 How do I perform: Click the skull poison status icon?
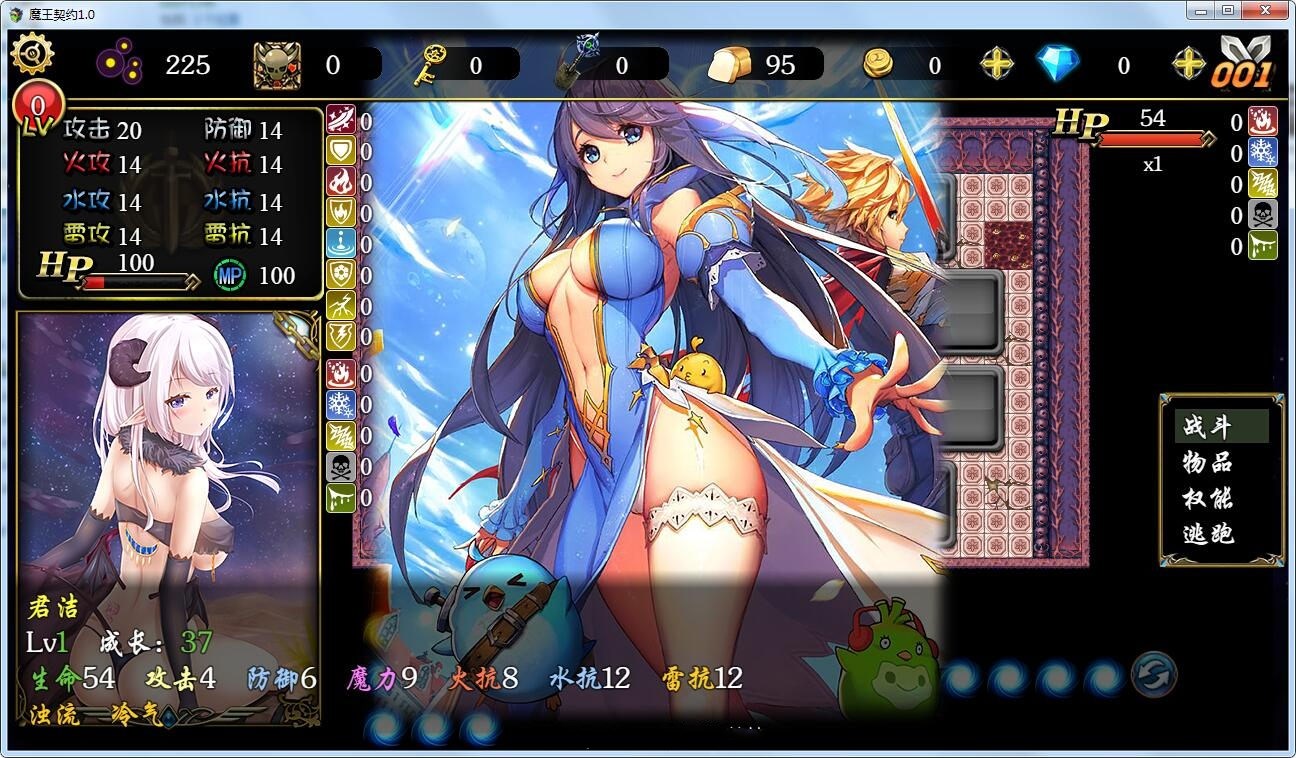[341, 466]
